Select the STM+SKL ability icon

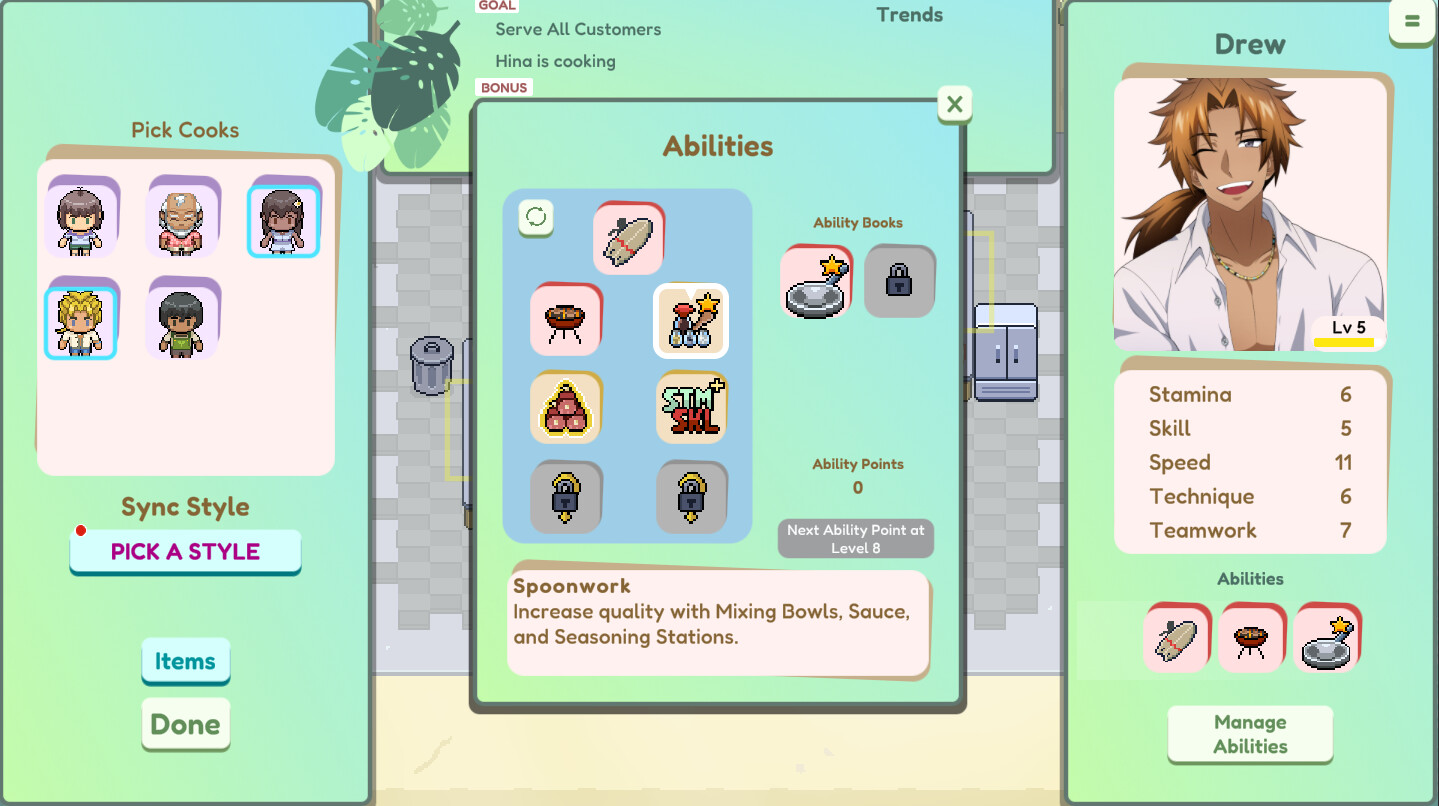[x=690, y=407]
